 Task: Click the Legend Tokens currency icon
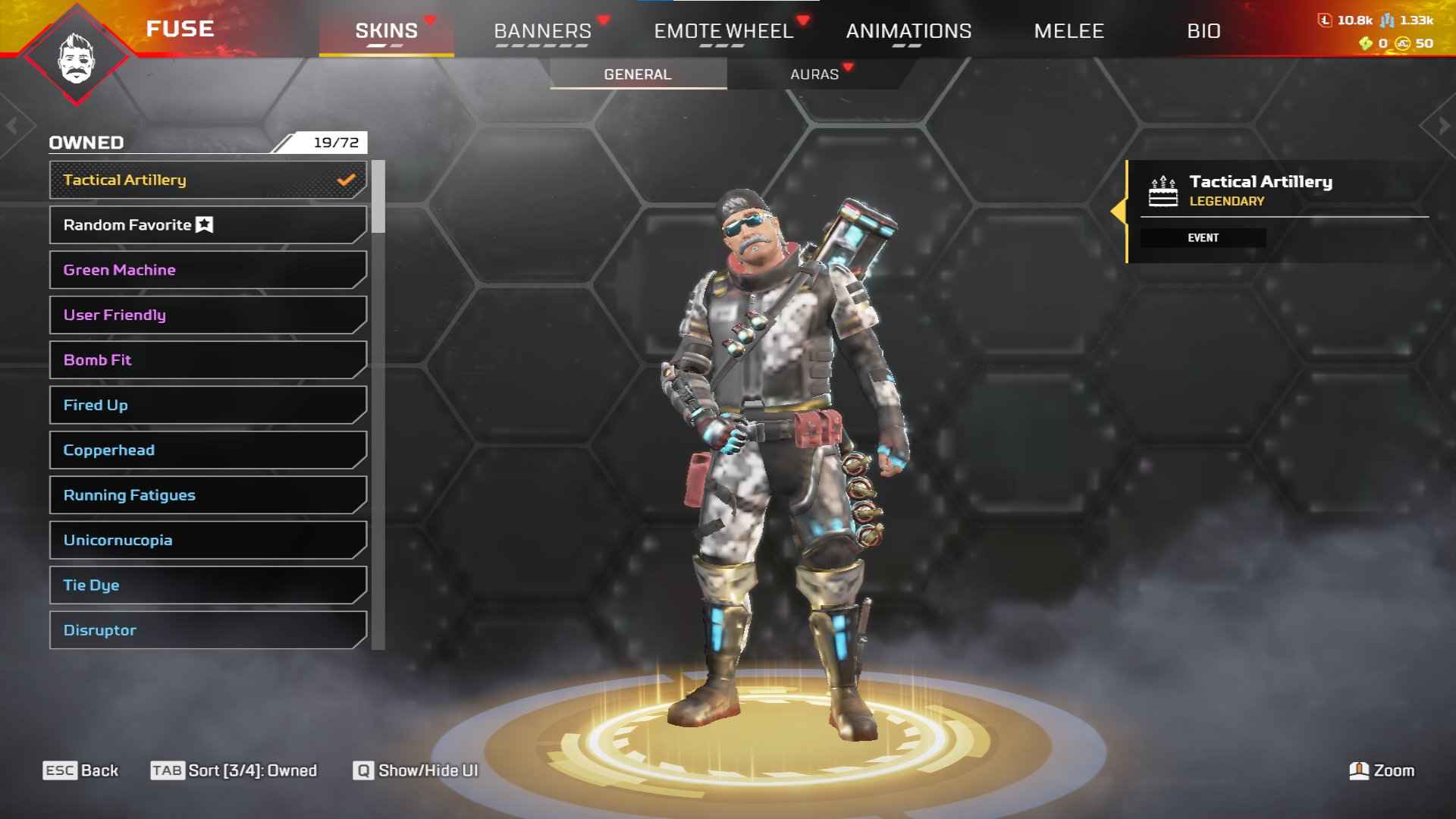tap(1325, 21)
